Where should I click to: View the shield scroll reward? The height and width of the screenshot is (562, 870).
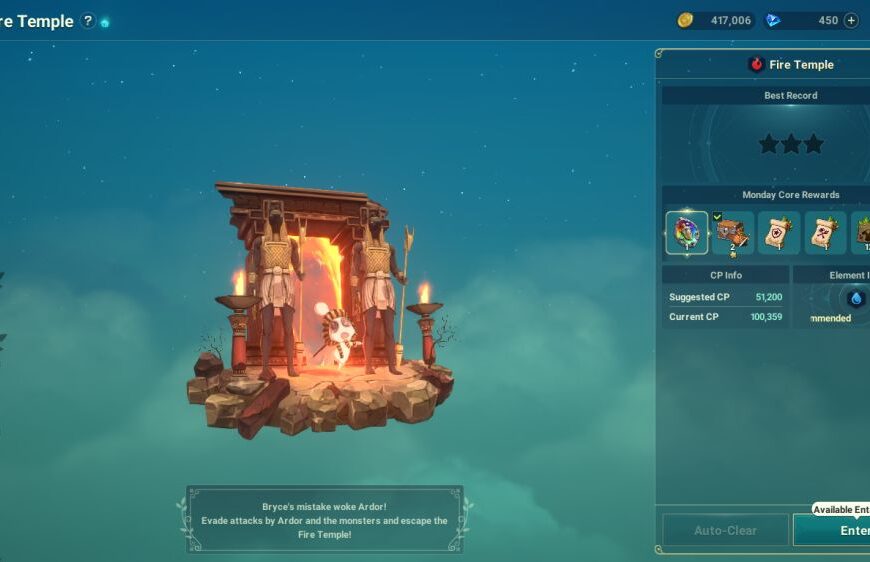coord(779,233)
